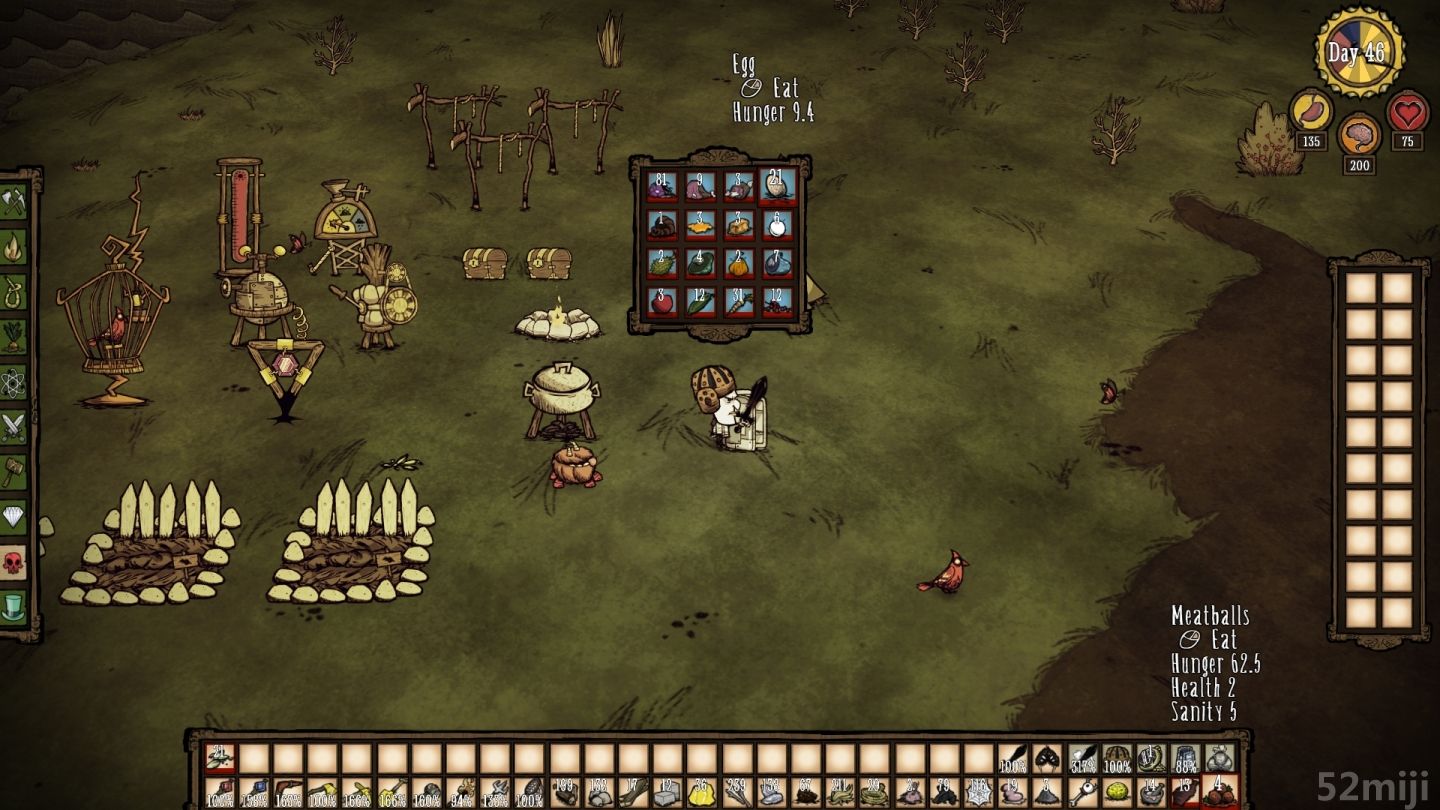Select the spider web stack in inventory
The height and width of the screenshot is (810, 1440).
pyautogui.click(x=977, y=793)
